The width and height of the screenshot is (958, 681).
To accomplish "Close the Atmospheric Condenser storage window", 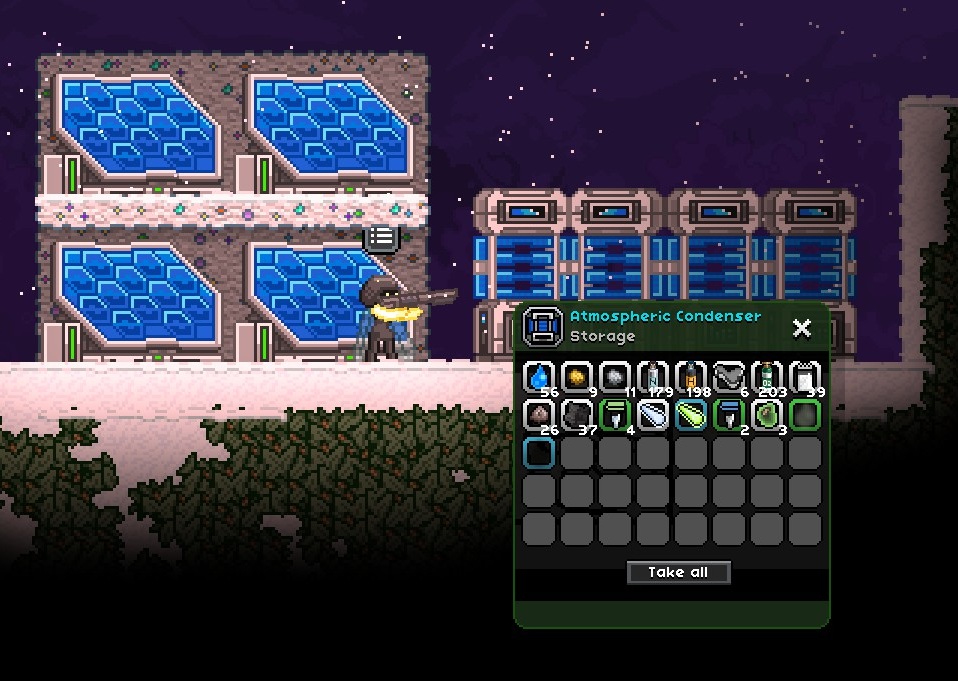I will click(801, 328).
